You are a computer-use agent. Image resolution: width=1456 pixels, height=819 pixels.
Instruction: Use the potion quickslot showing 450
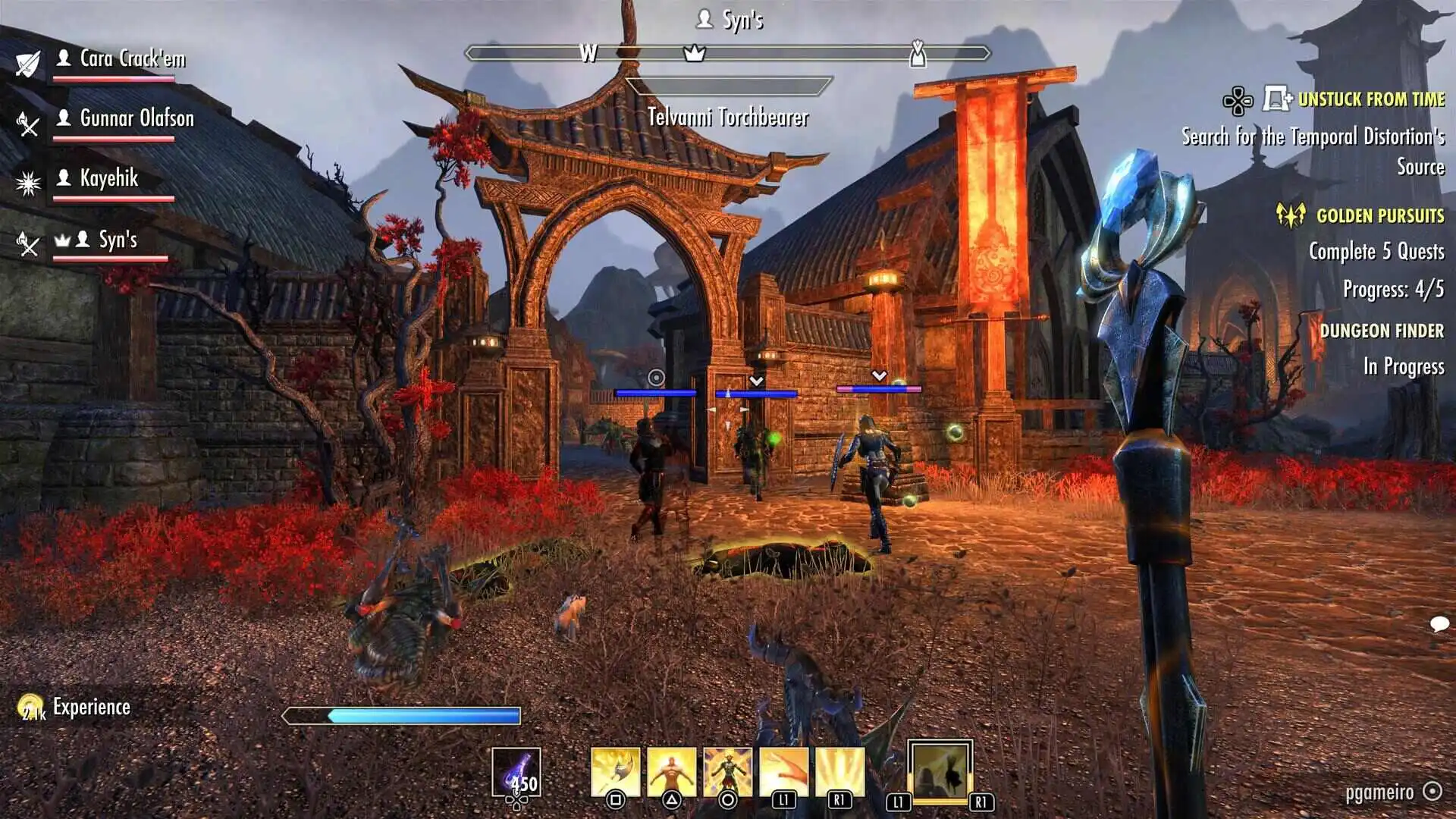pyautogui.click(x=516, y=773)
